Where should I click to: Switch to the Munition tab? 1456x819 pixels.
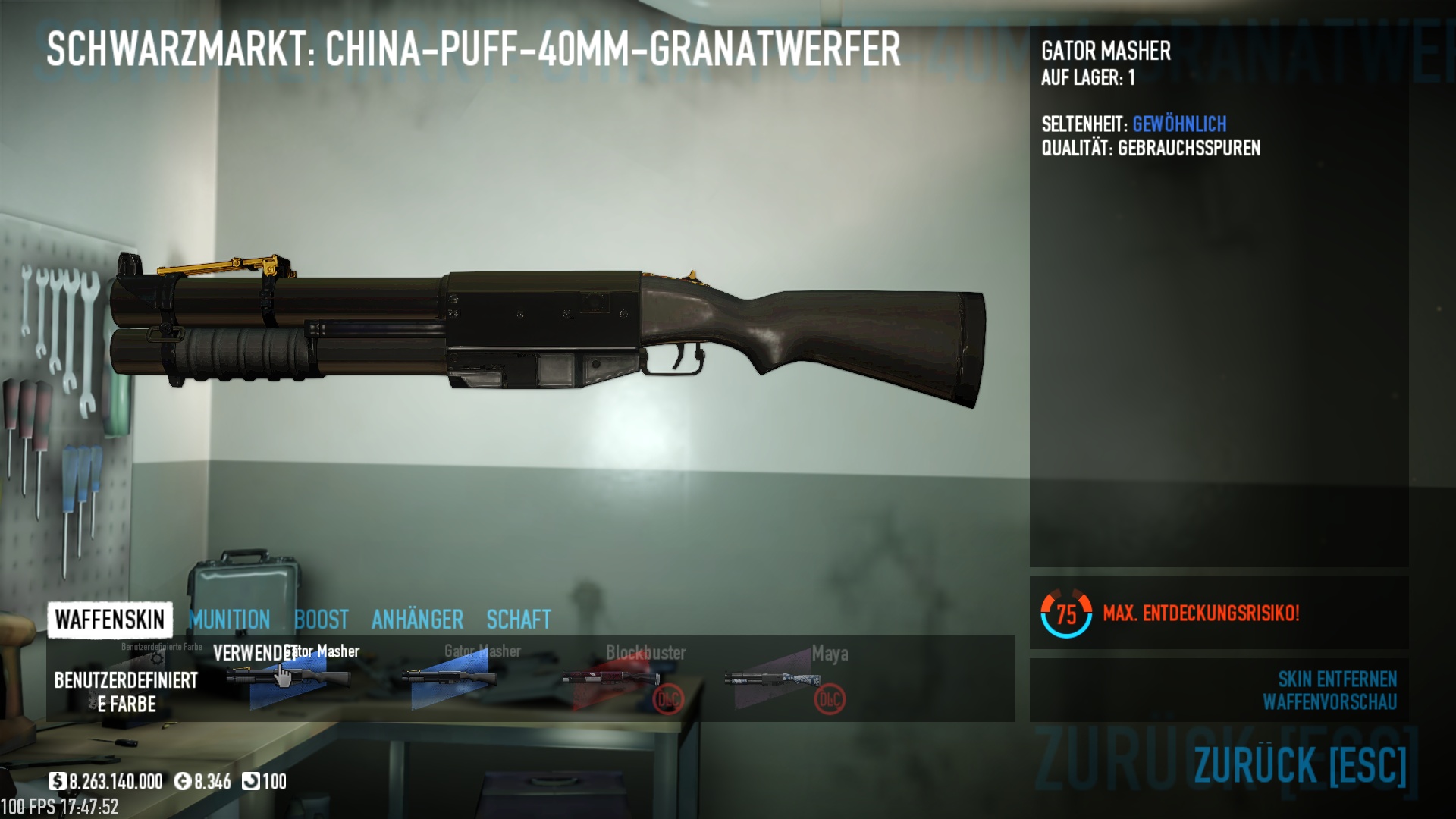click(x=229, y=620)
